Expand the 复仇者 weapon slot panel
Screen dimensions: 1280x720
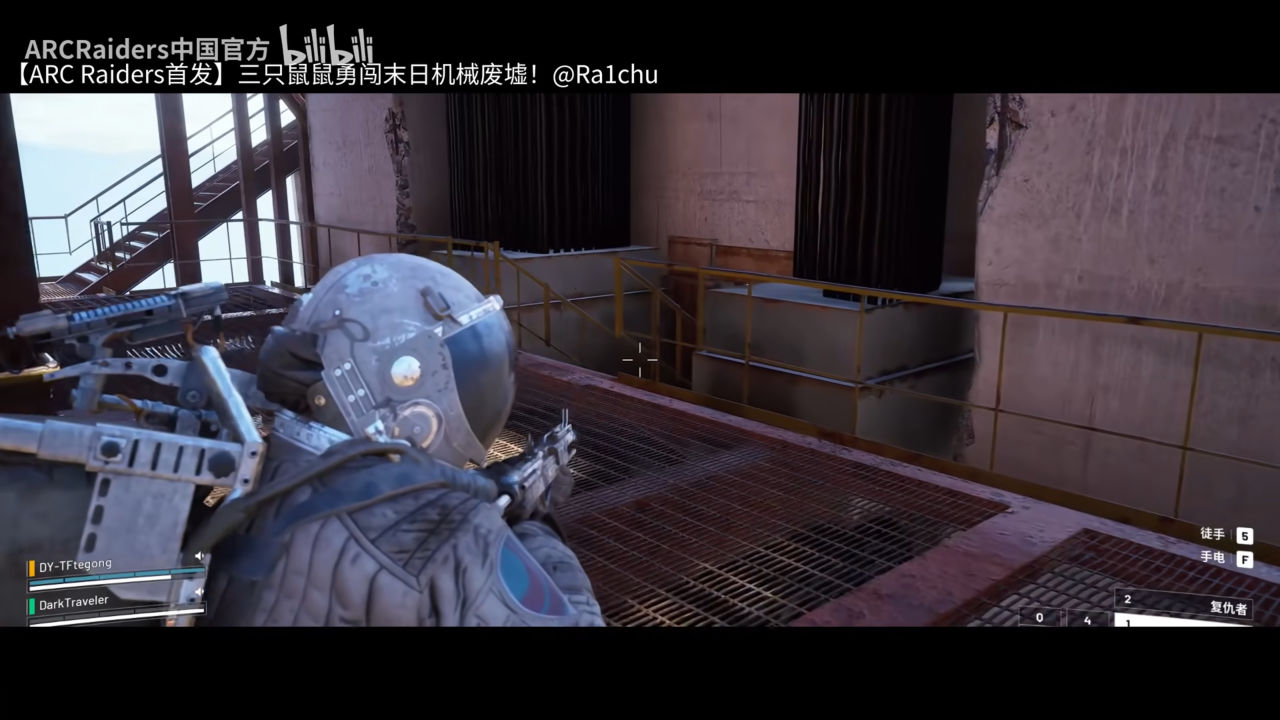coord(1230,607)
